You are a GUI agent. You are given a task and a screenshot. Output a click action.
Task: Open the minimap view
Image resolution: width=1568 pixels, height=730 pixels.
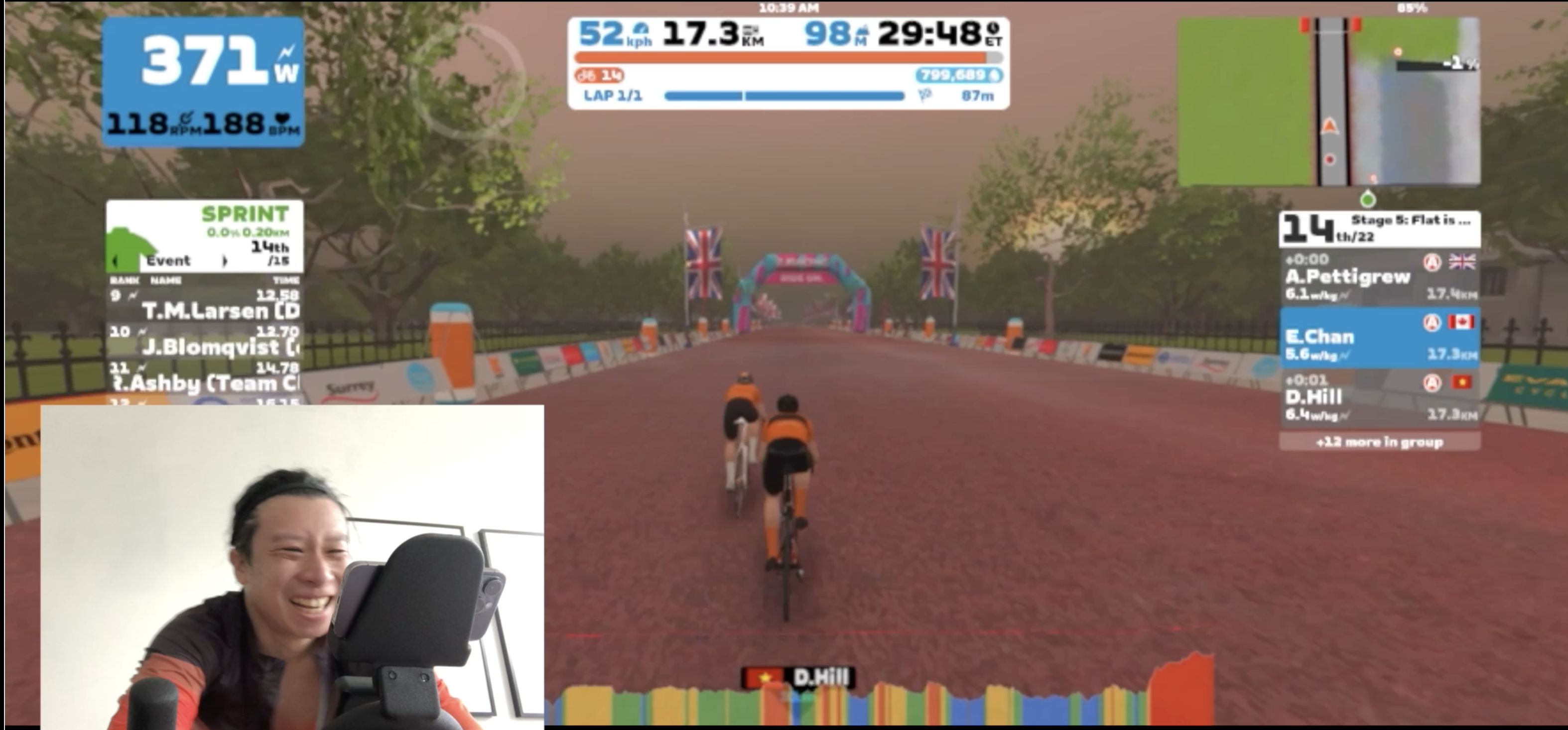pyautogui.click(x=1329, y=102)
